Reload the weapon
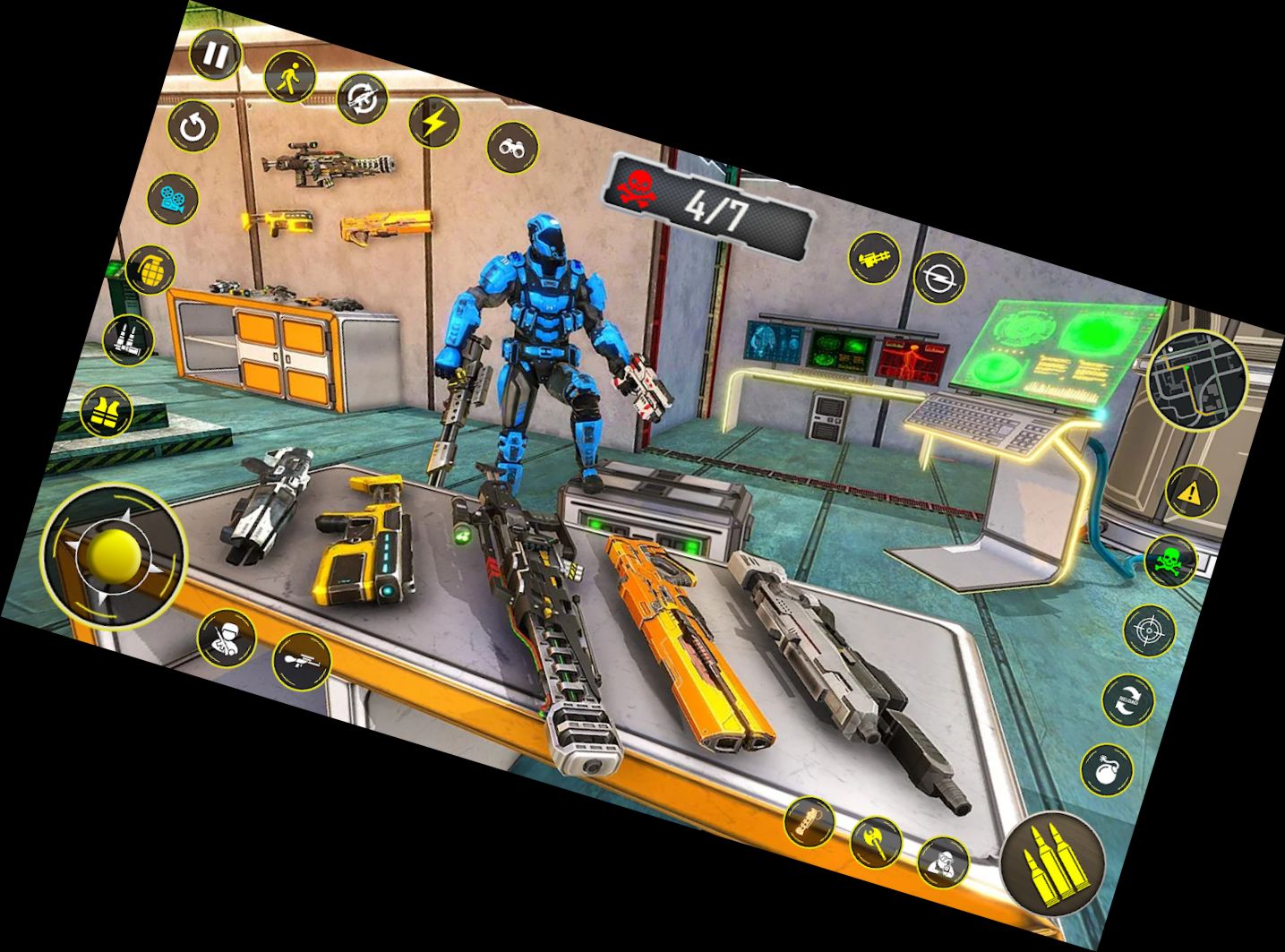The width and height of the screenshot is (1285, 952). [x=1127, y=701]
